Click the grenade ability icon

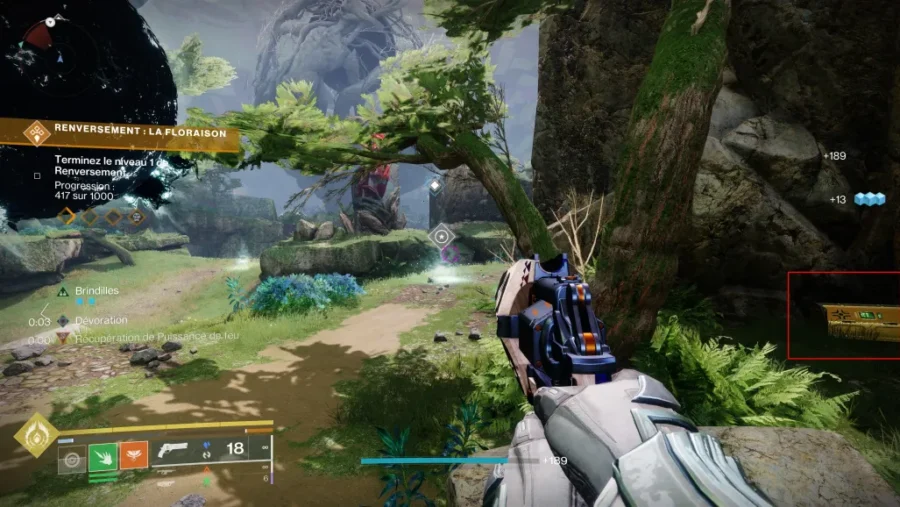(x=71, y=458)
